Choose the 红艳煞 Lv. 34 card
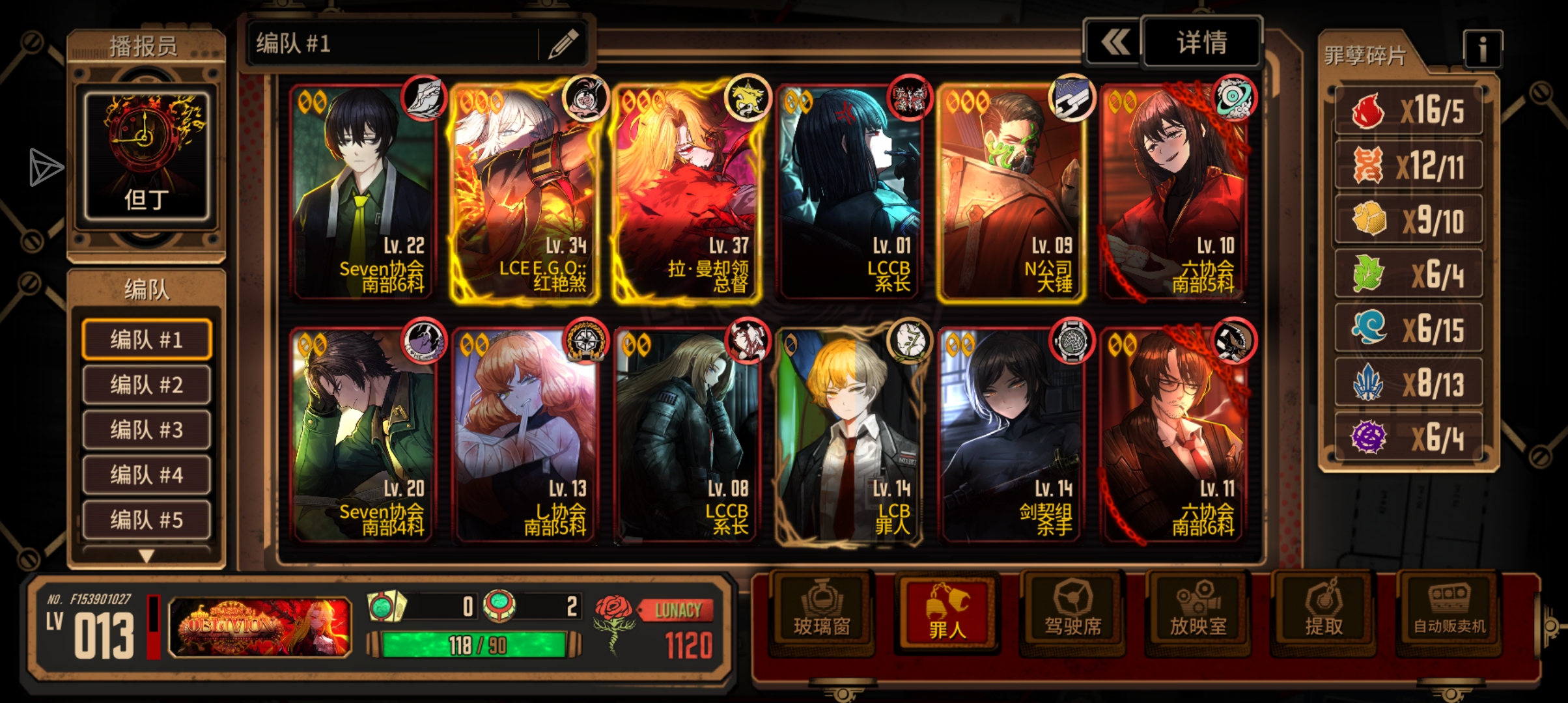Viewport: 1568px width, 703px height. pos(524,192)
